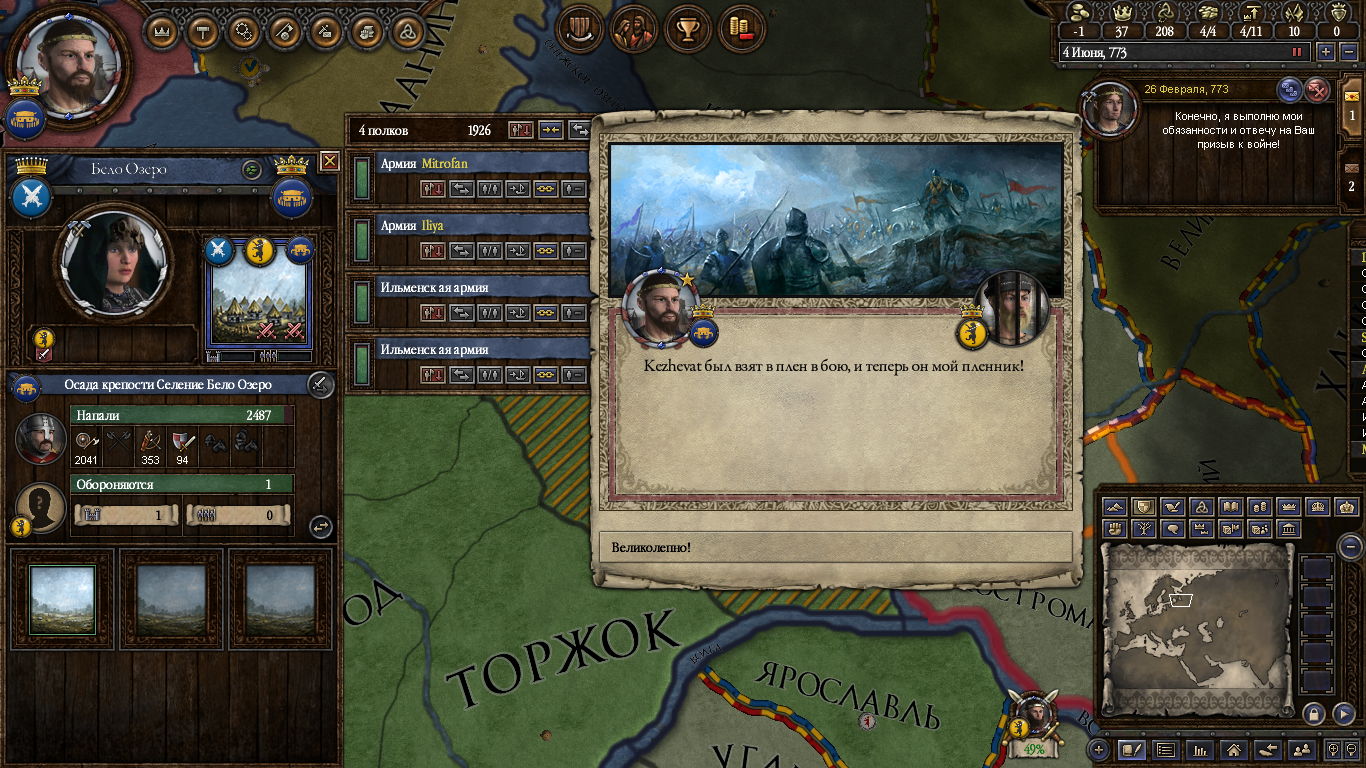1366x768 pixels.
Task: Open the Technology menu with the gears icon
Action: (x=244, y=31)
